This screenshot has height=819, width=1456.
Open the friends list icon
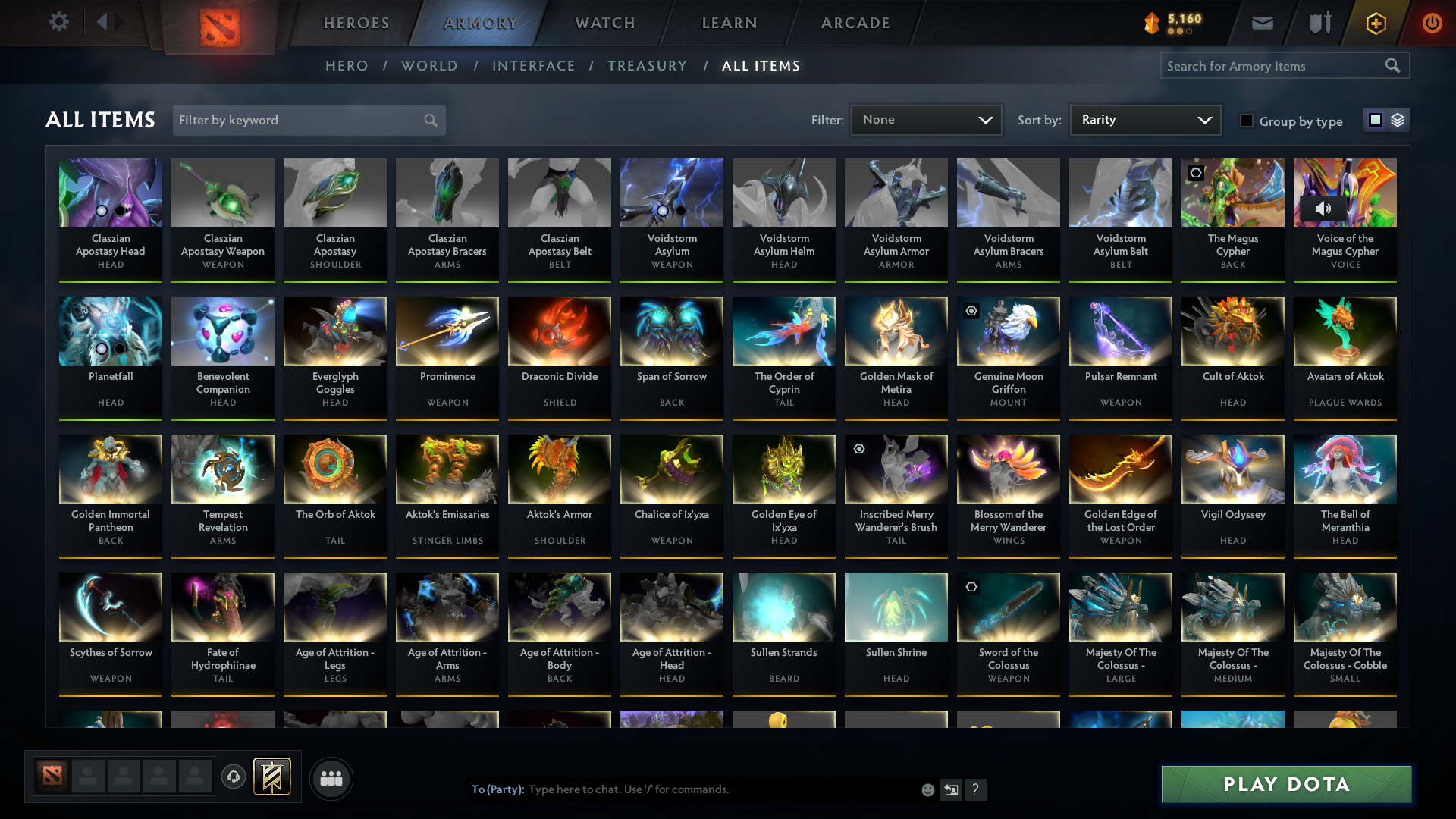tap(331, 778)
